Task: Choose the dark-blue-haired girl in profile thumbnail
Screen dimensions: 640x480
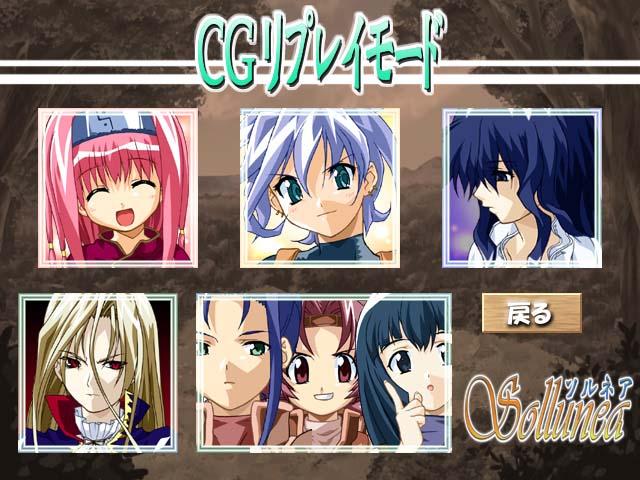Action: point(522,188)
